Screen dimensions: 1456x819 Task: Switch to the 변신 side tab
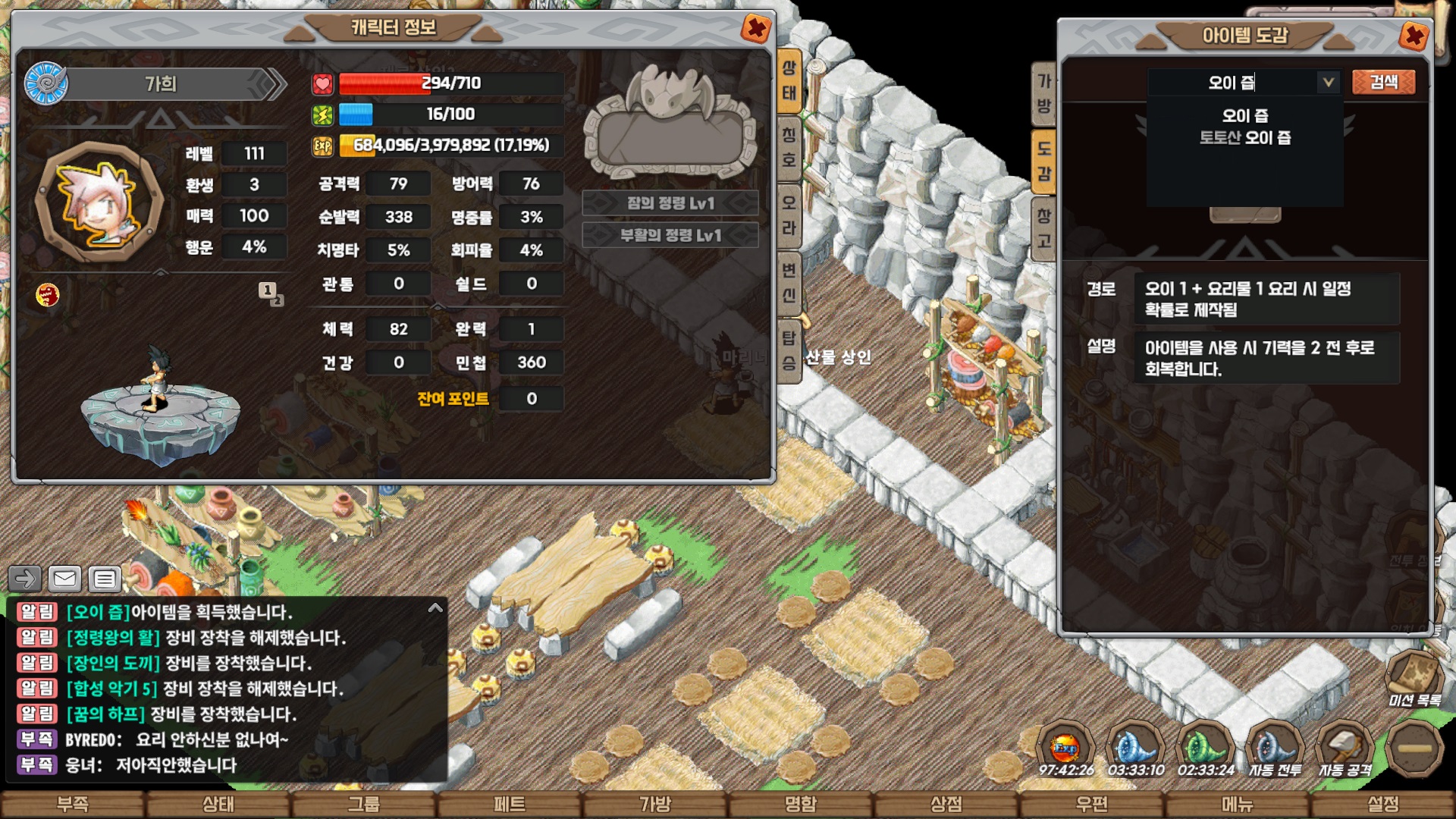tap(789, 281)
